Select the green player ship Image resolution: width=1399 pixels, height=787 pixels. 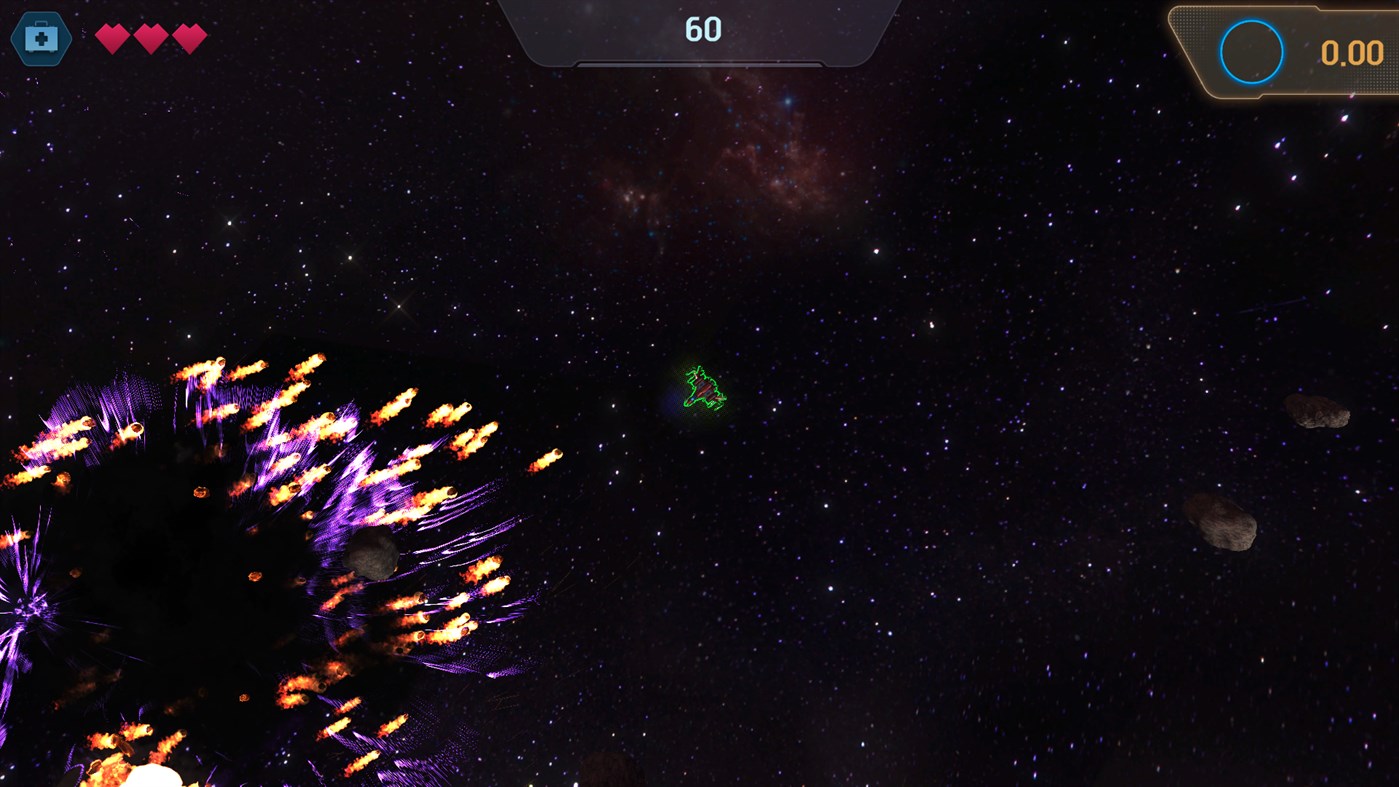[703, 388]
